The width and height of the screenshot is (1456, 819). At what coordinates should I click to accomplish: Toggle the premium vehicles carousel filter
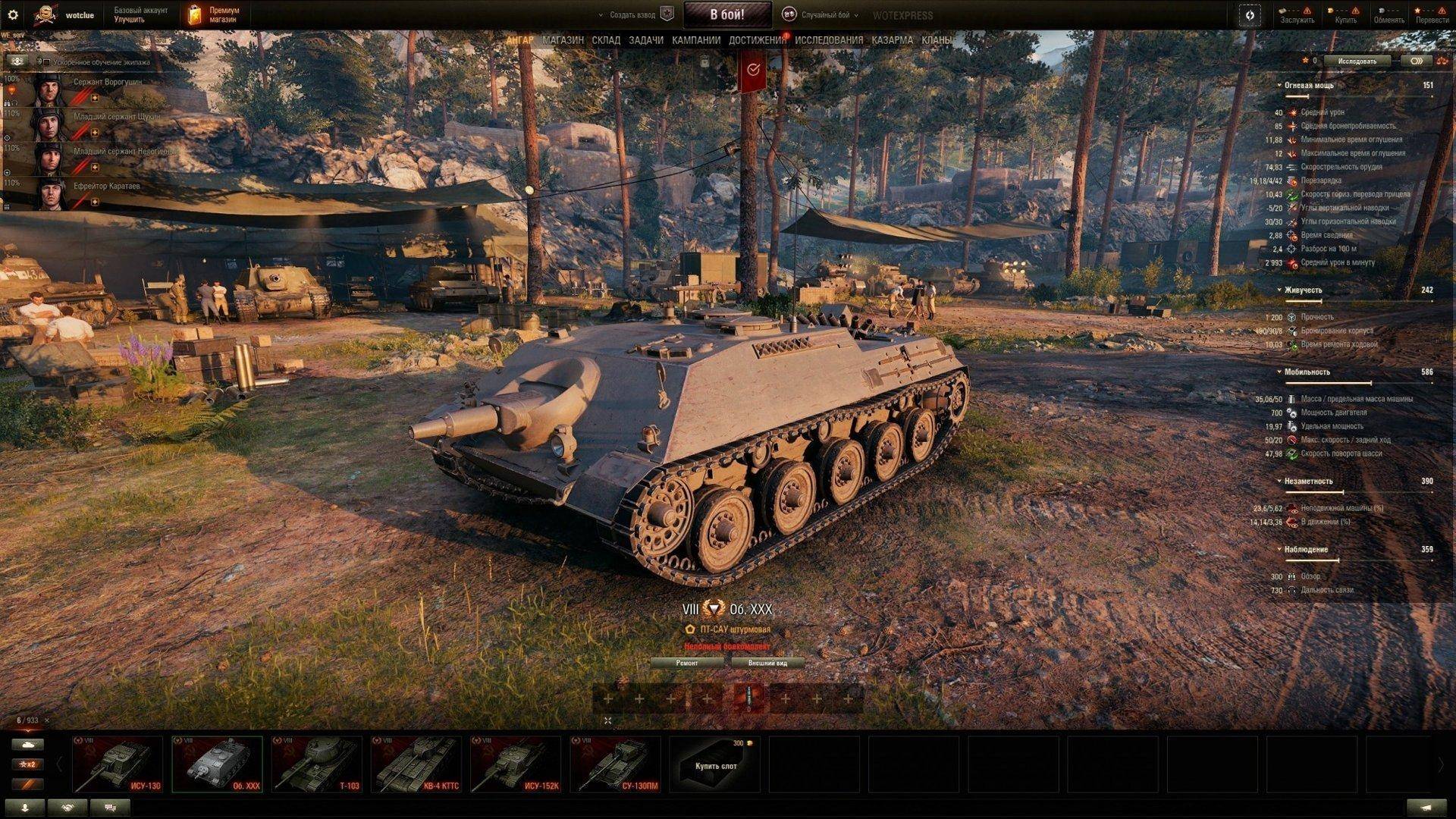click(28, 783)
